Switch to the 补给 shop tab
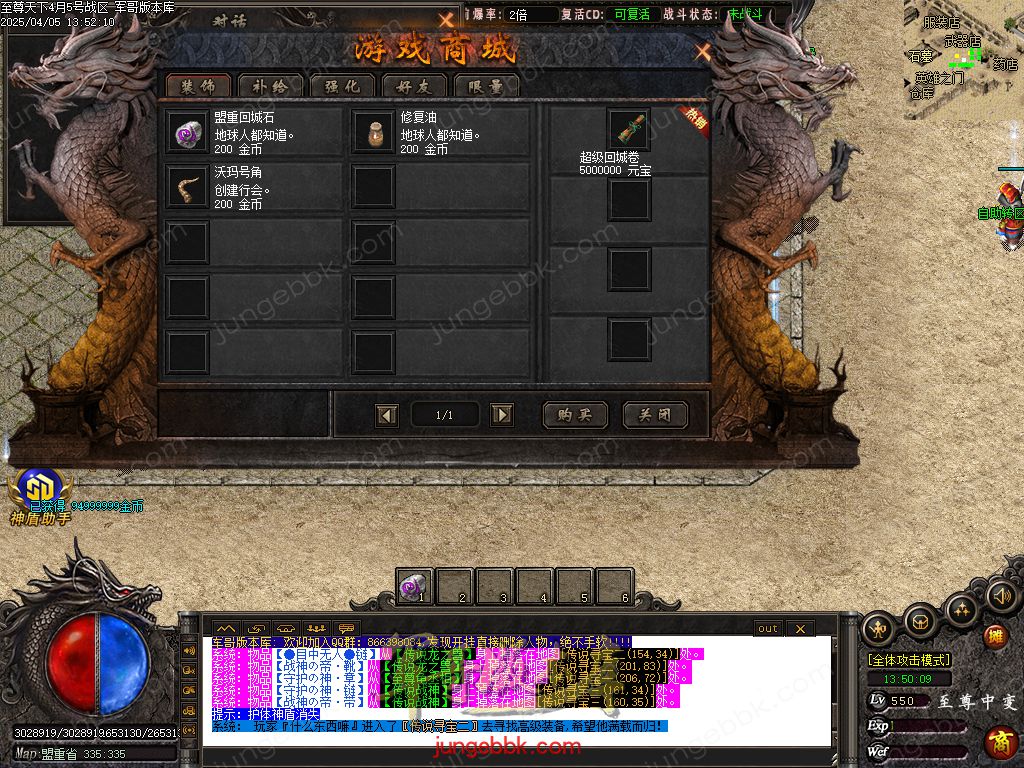The height and width of the screenshot is (768, 1024). pos(270,86)
